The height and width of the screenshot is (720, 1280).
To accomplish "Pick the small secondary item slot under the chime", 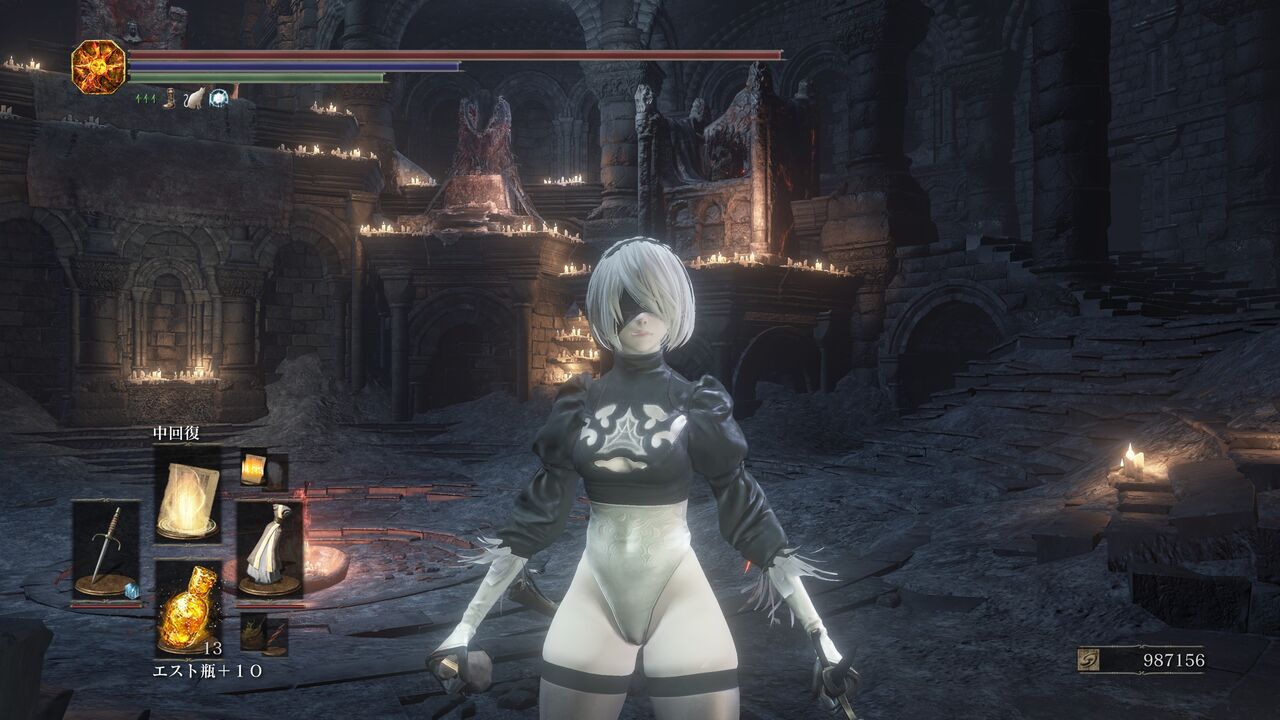I will [254, 634].
